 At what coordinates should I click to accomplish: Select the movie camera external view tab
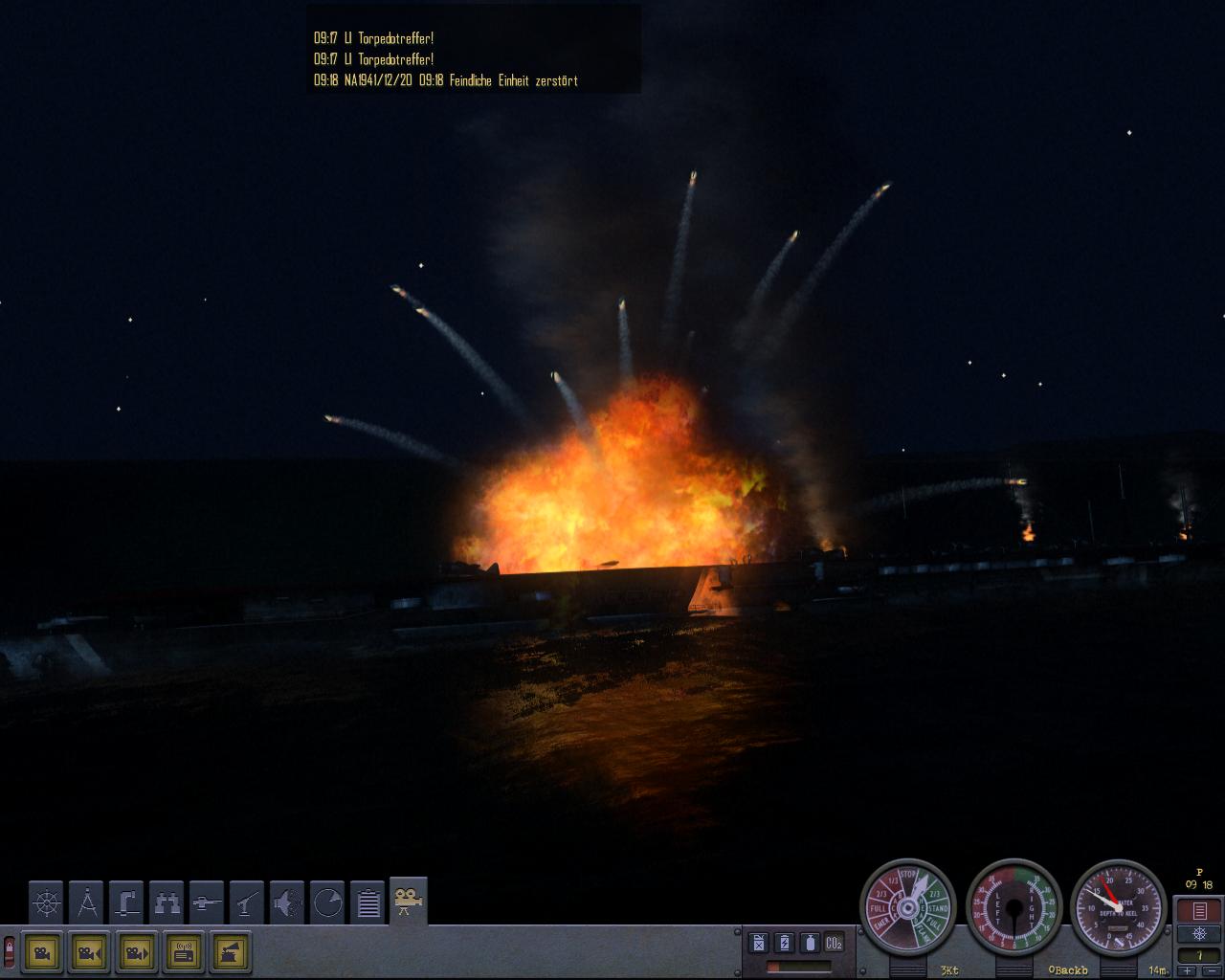(409, 902)
